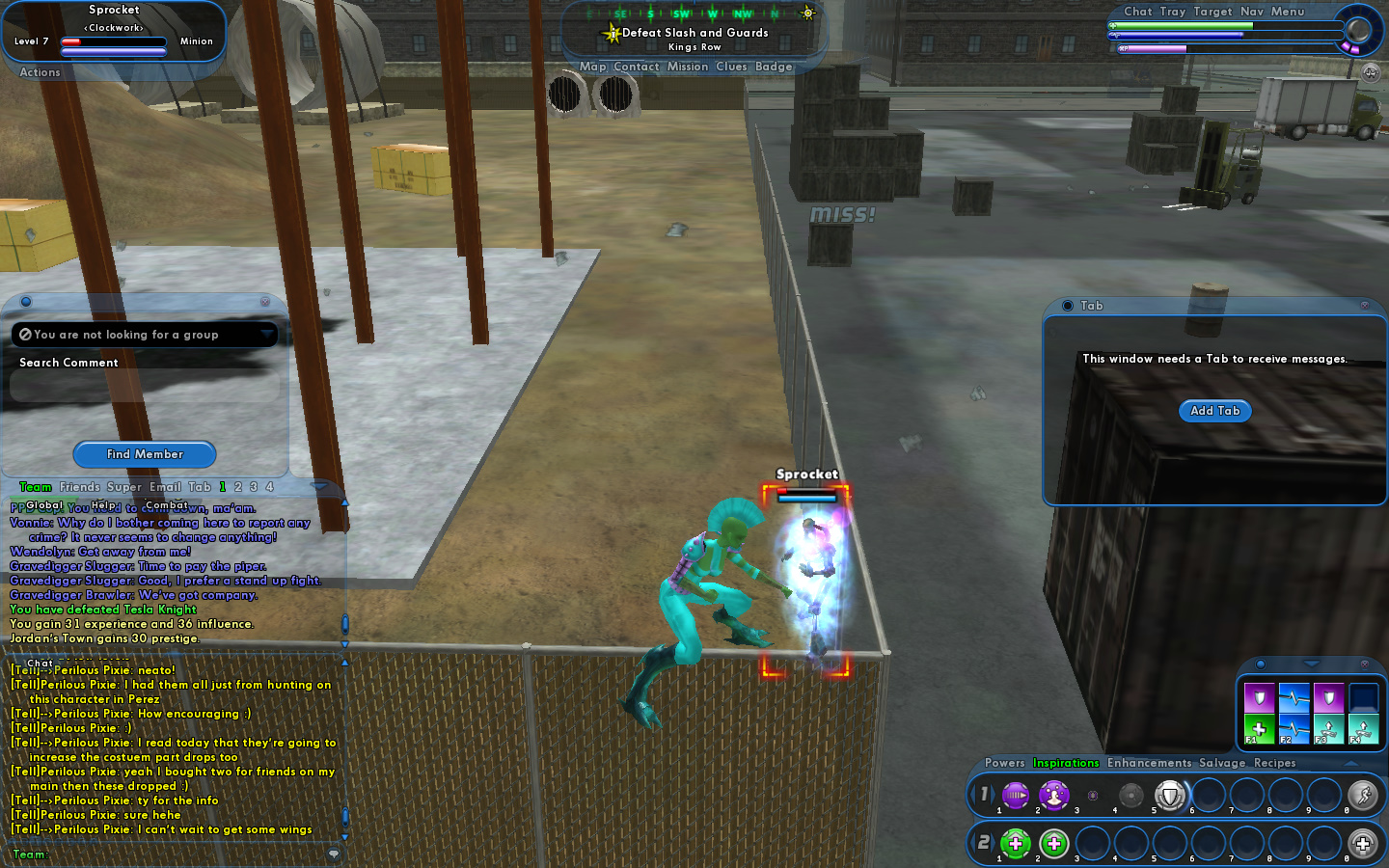Viewport: 1389px width, 868px height.
Task: Open the Clues panel
Action: pyautogui.click(x=730, y=67)
